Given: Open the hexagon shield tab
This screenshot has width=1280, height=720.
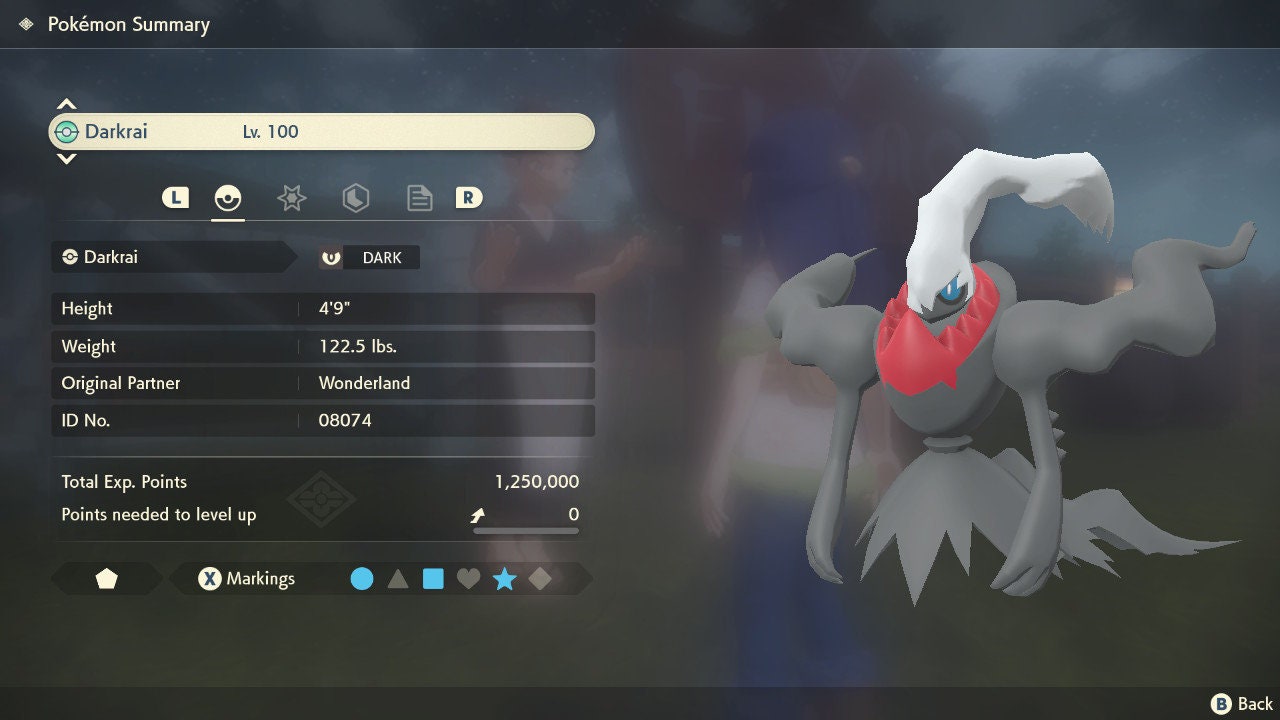Looking at the screenshot, I should click(x=355, y=198).
